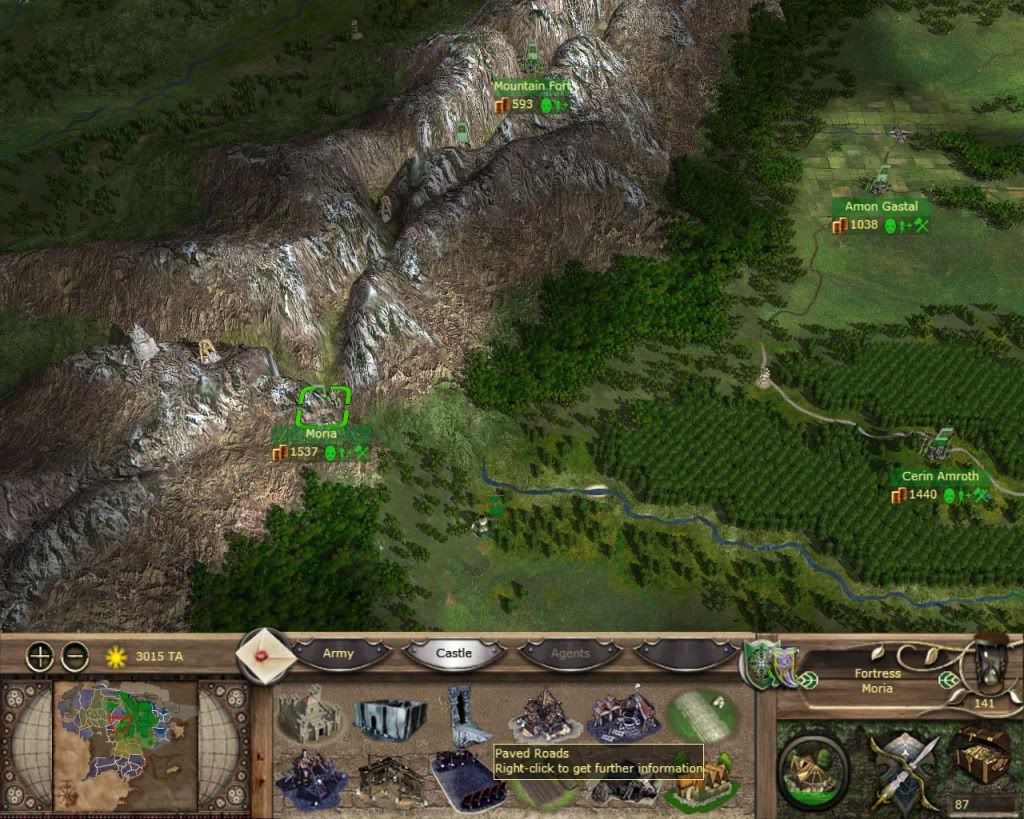The height and width of the screenshot is (819, 1024).
Task: Select the green farmland field icon
Action: (702, 714)
